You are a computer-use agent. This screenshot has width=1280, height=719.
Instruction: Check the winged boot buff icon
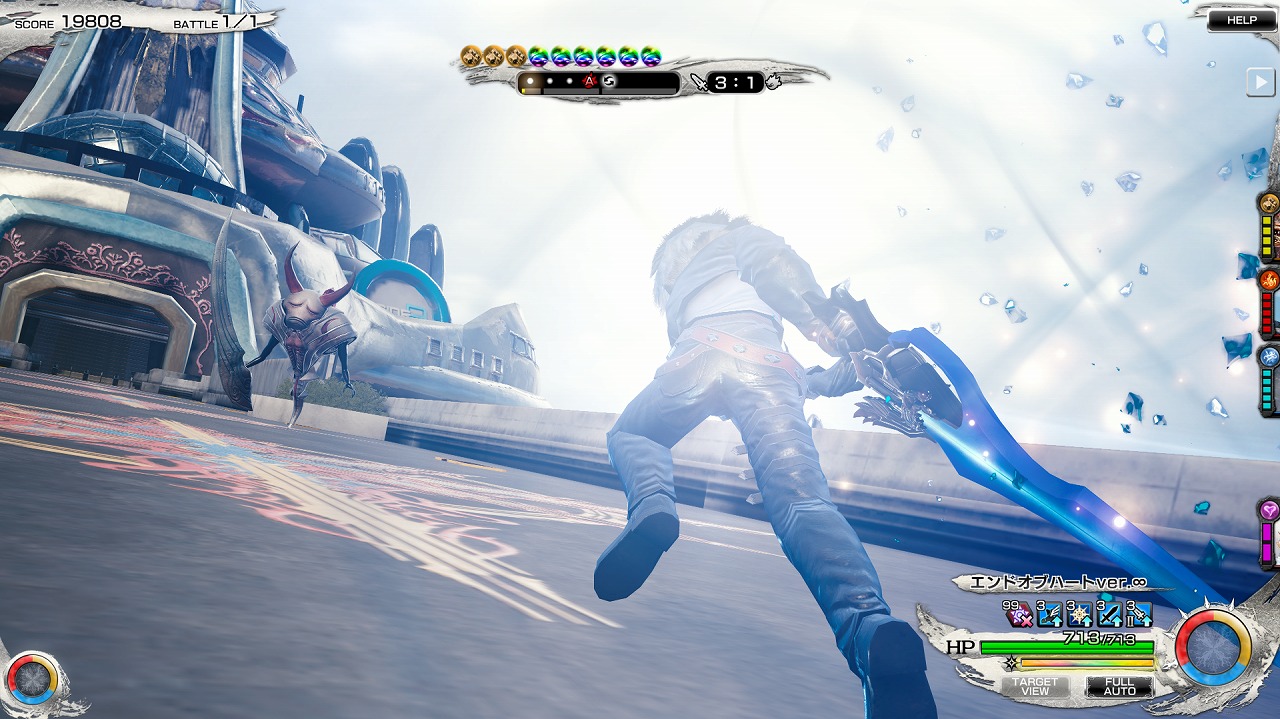pyautogui.click(x=1049, y=614)
